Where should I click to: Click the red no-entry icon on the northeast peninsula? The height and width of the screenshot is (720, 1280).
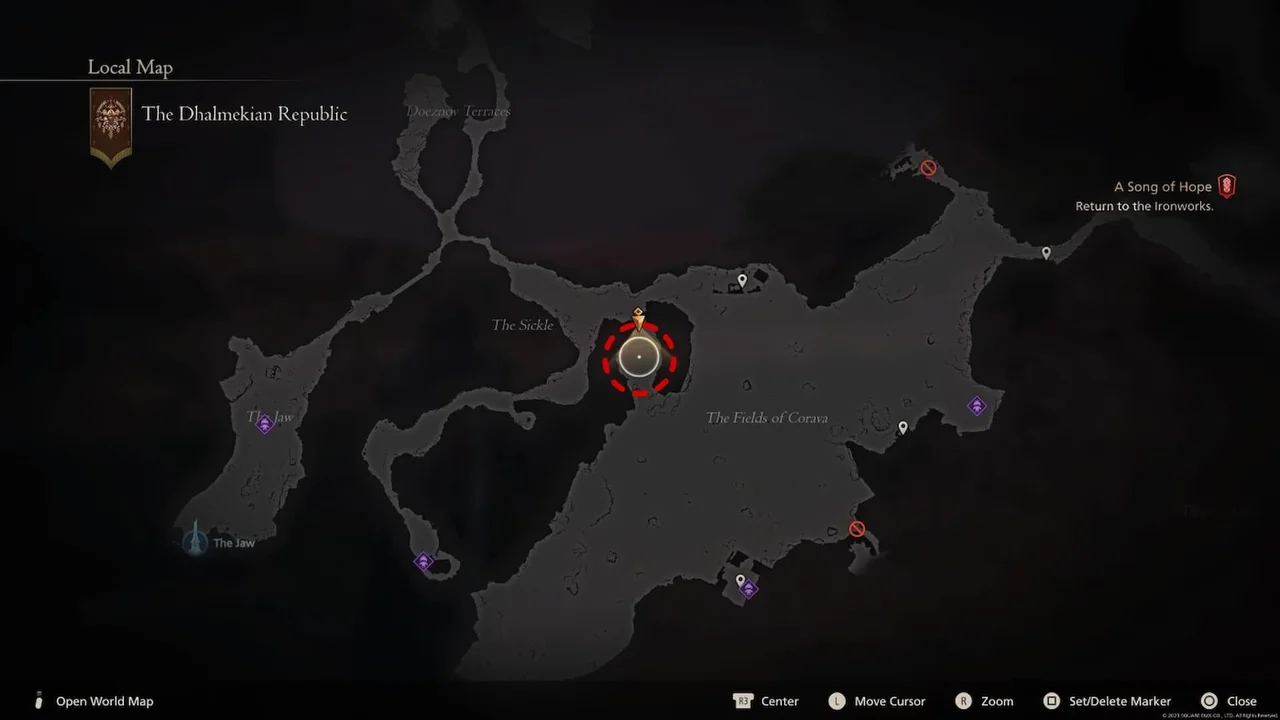[928, 167]
